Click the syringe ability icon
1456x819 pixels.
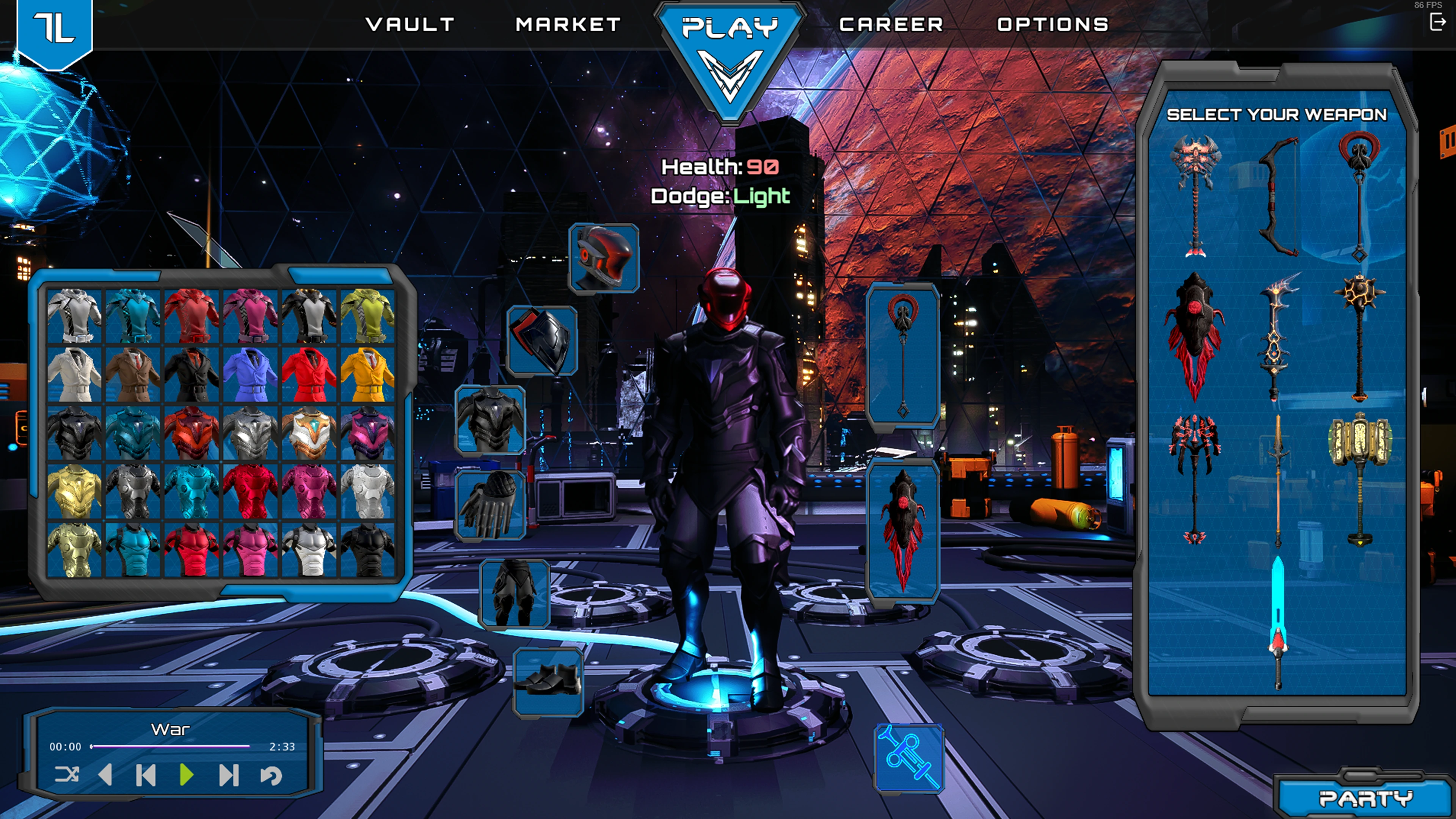click(x=909, y=758)
